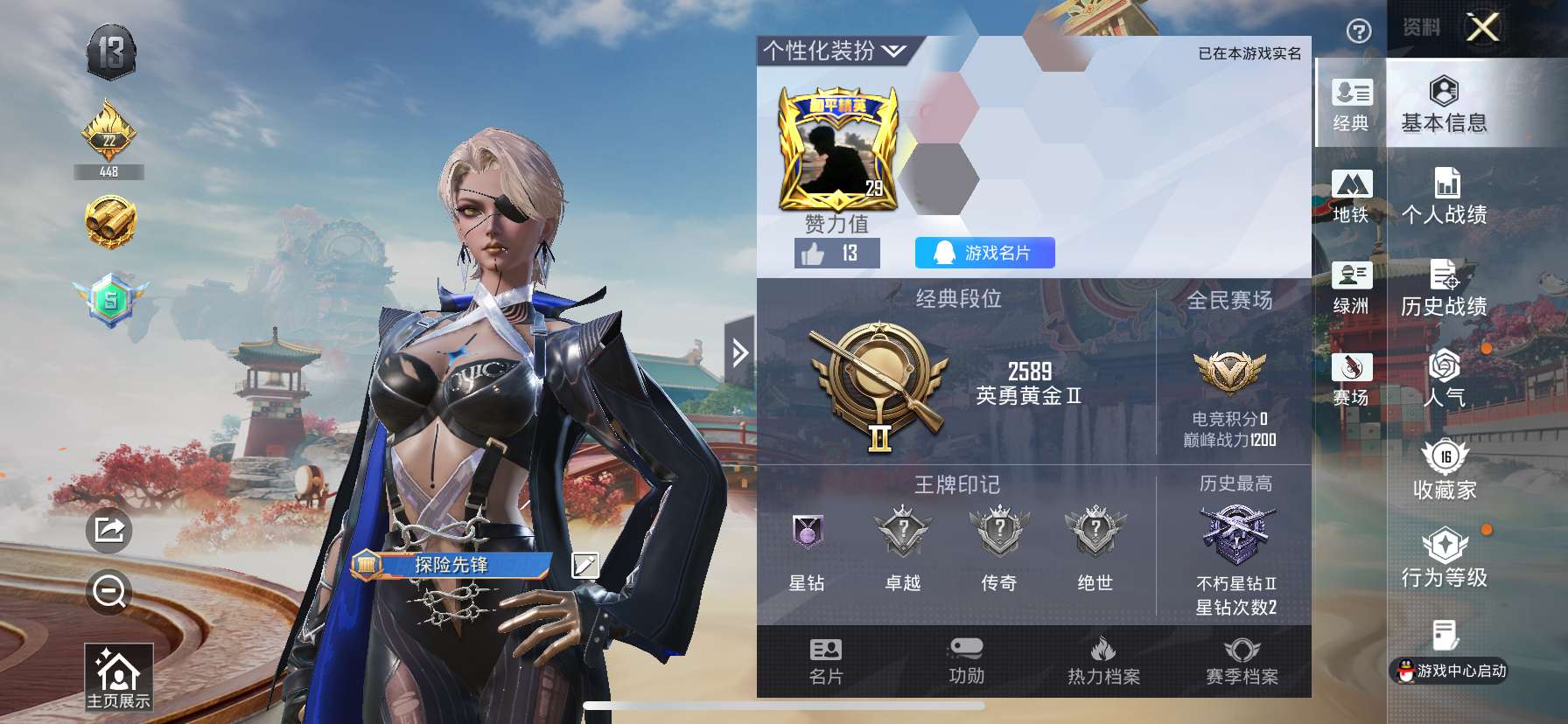The width and height of the screenshot is (1568, 724).
Task: Give a like with the thumbs-up icon
Action: 814,254
